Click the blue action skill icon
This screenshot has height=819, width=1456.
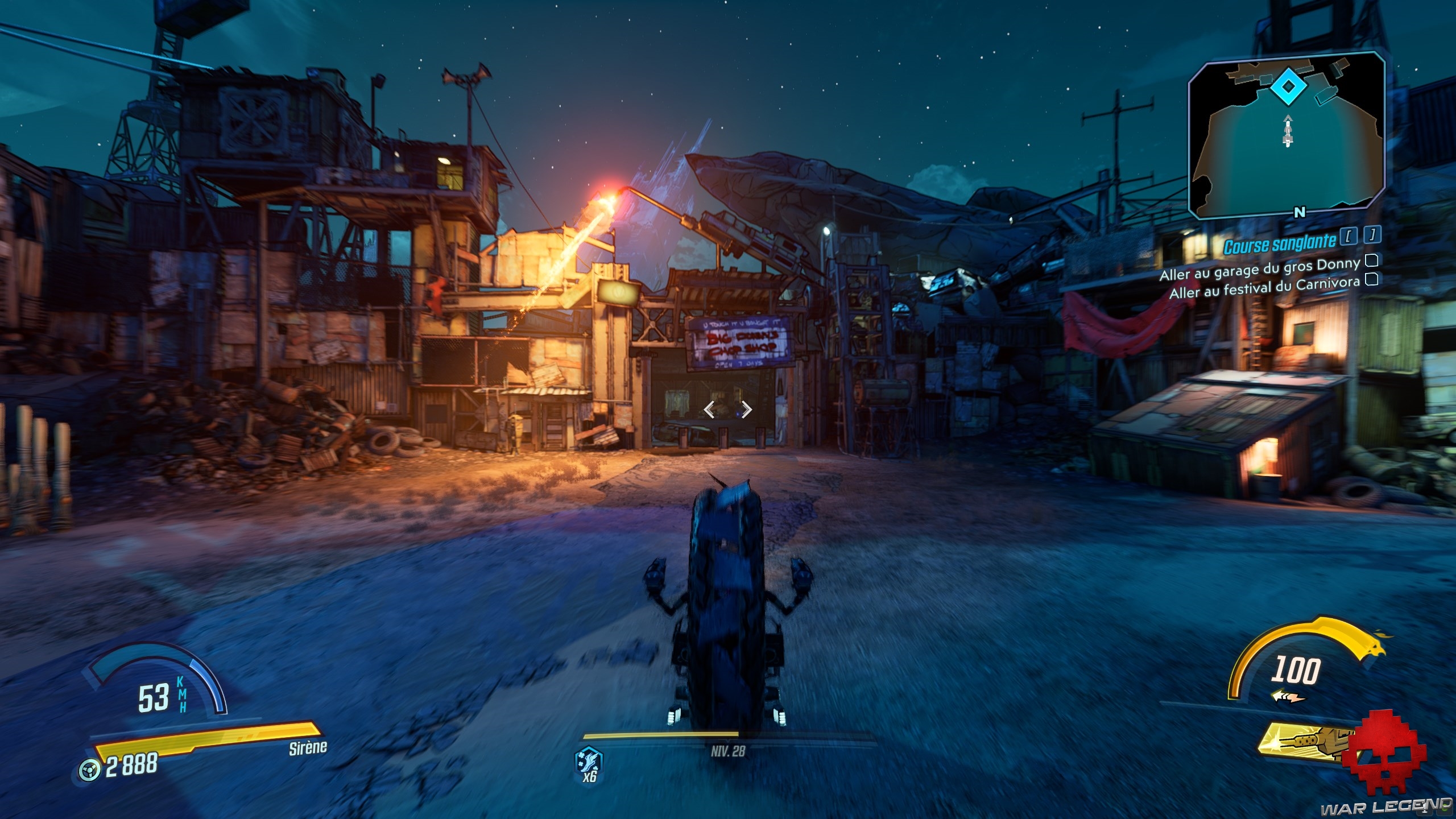tap(590, 760)
